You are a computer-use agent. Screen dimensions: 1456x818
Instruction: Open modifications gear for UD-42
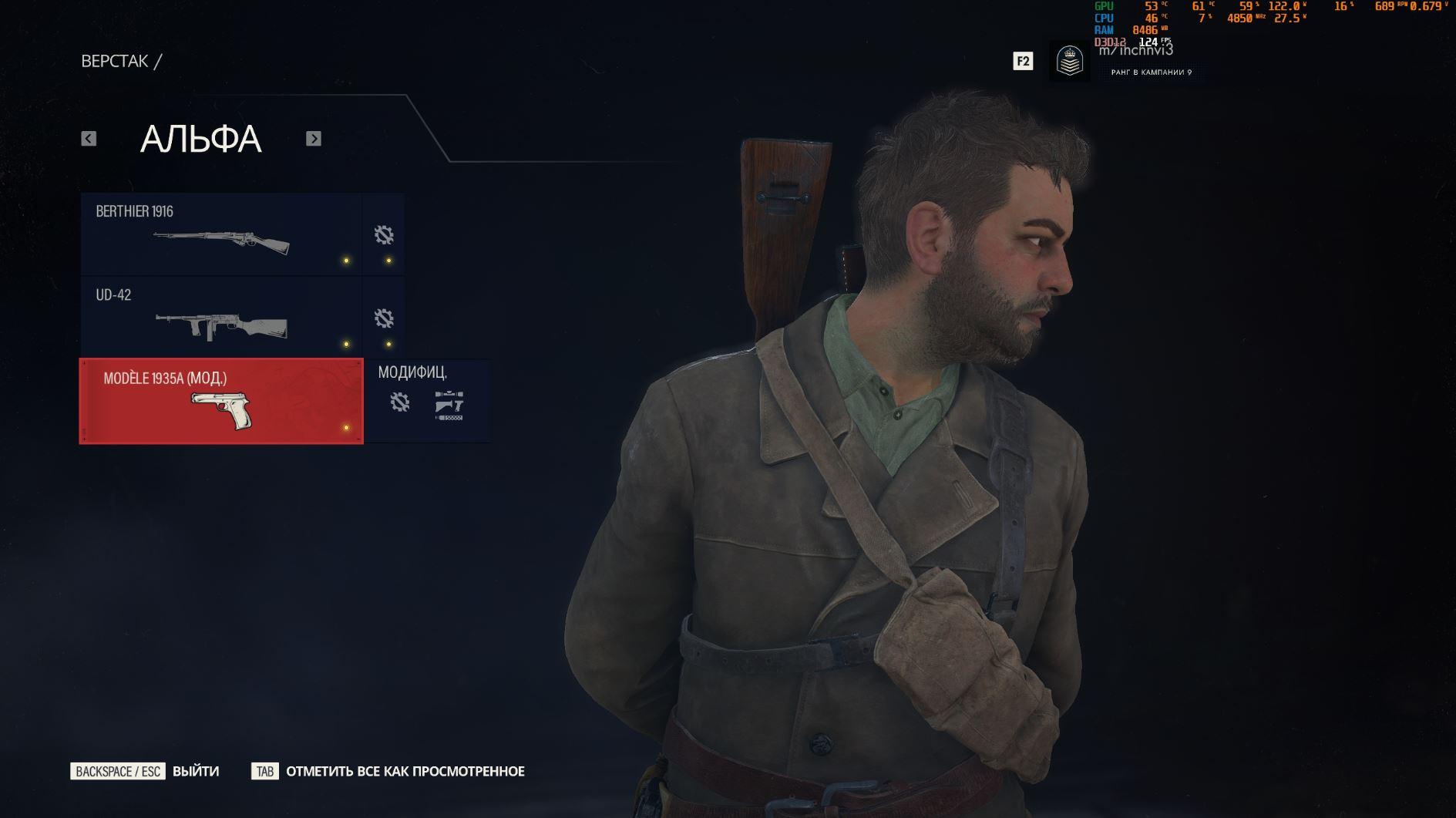(384, 318)
